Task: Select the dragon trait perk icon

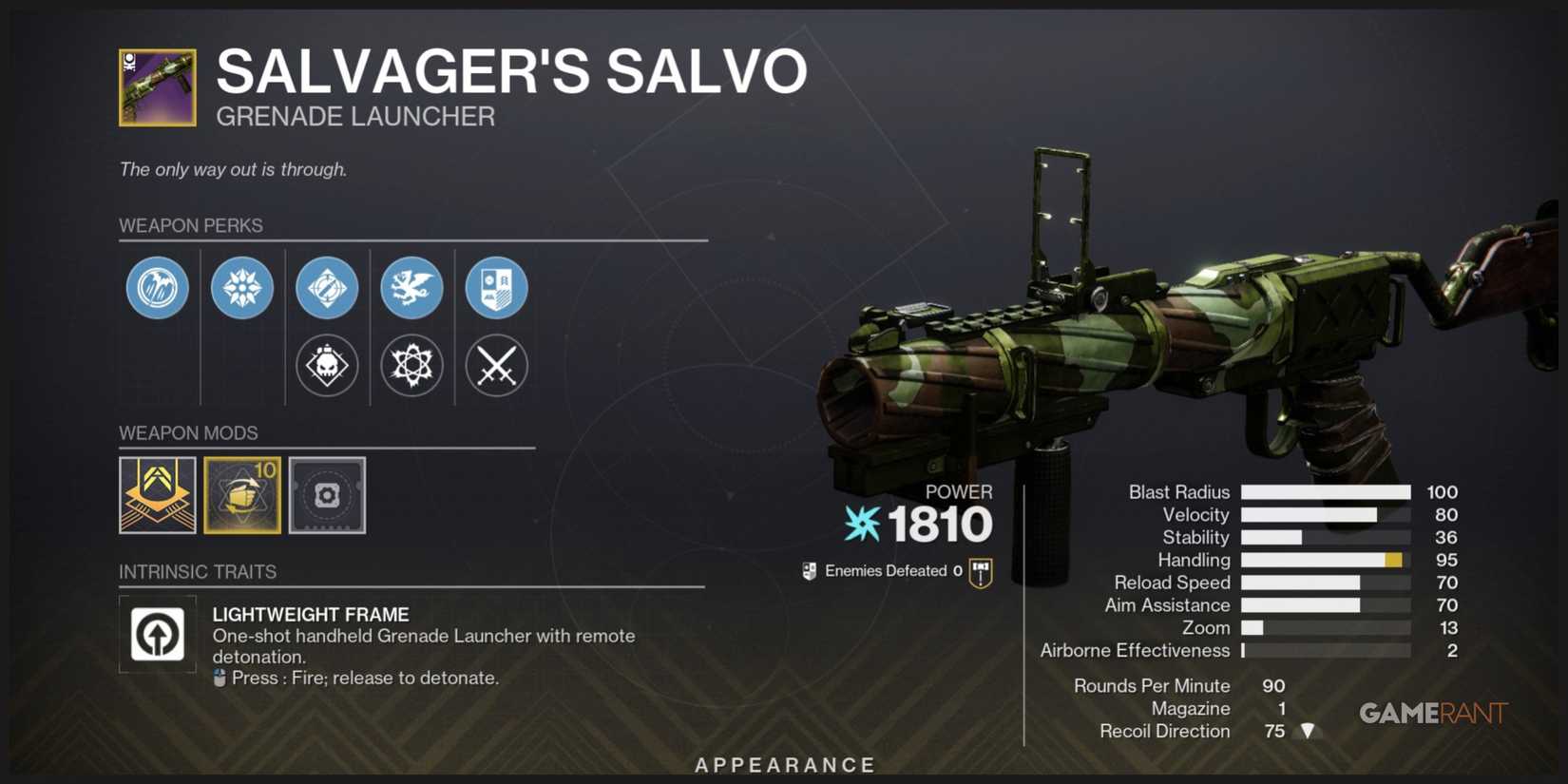Action: point(412,288)
